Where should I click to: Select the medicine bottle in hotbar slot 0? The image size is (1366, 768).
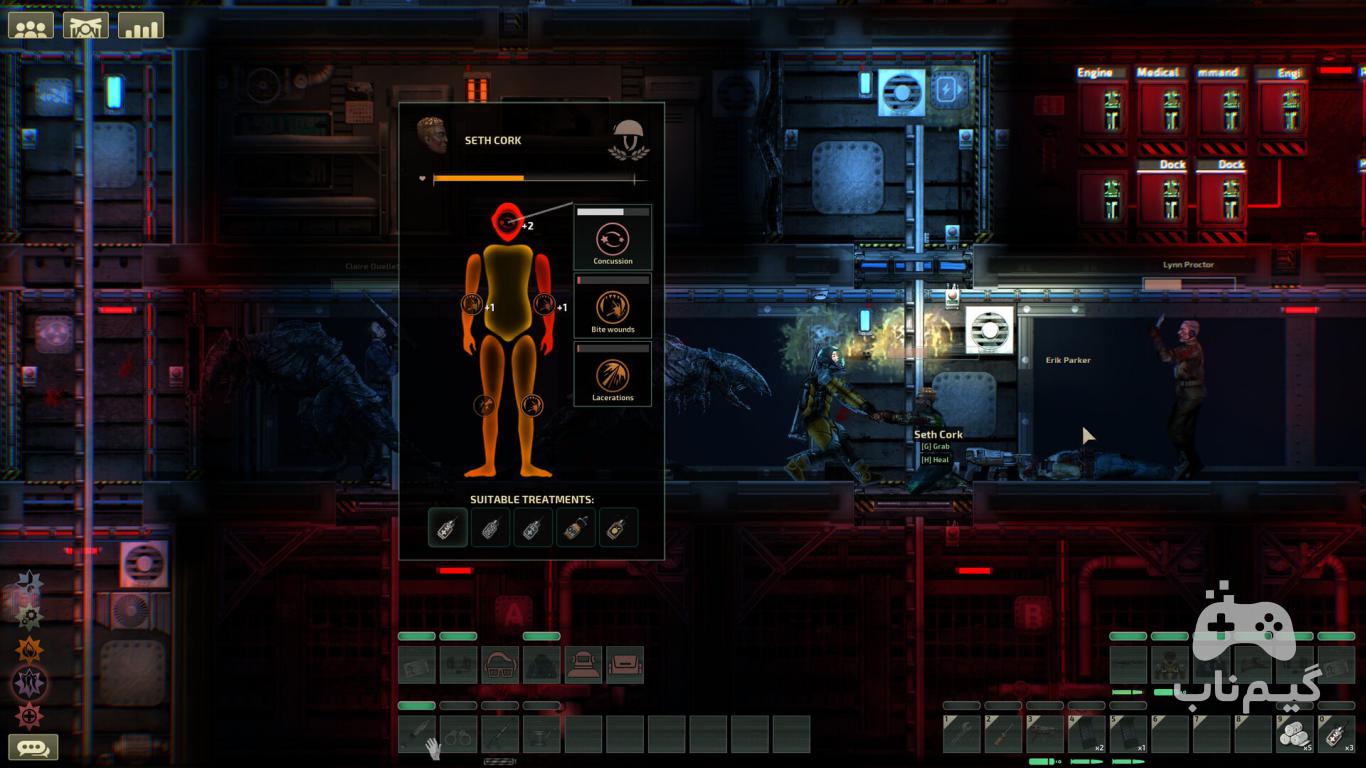tap(1336, 734)
